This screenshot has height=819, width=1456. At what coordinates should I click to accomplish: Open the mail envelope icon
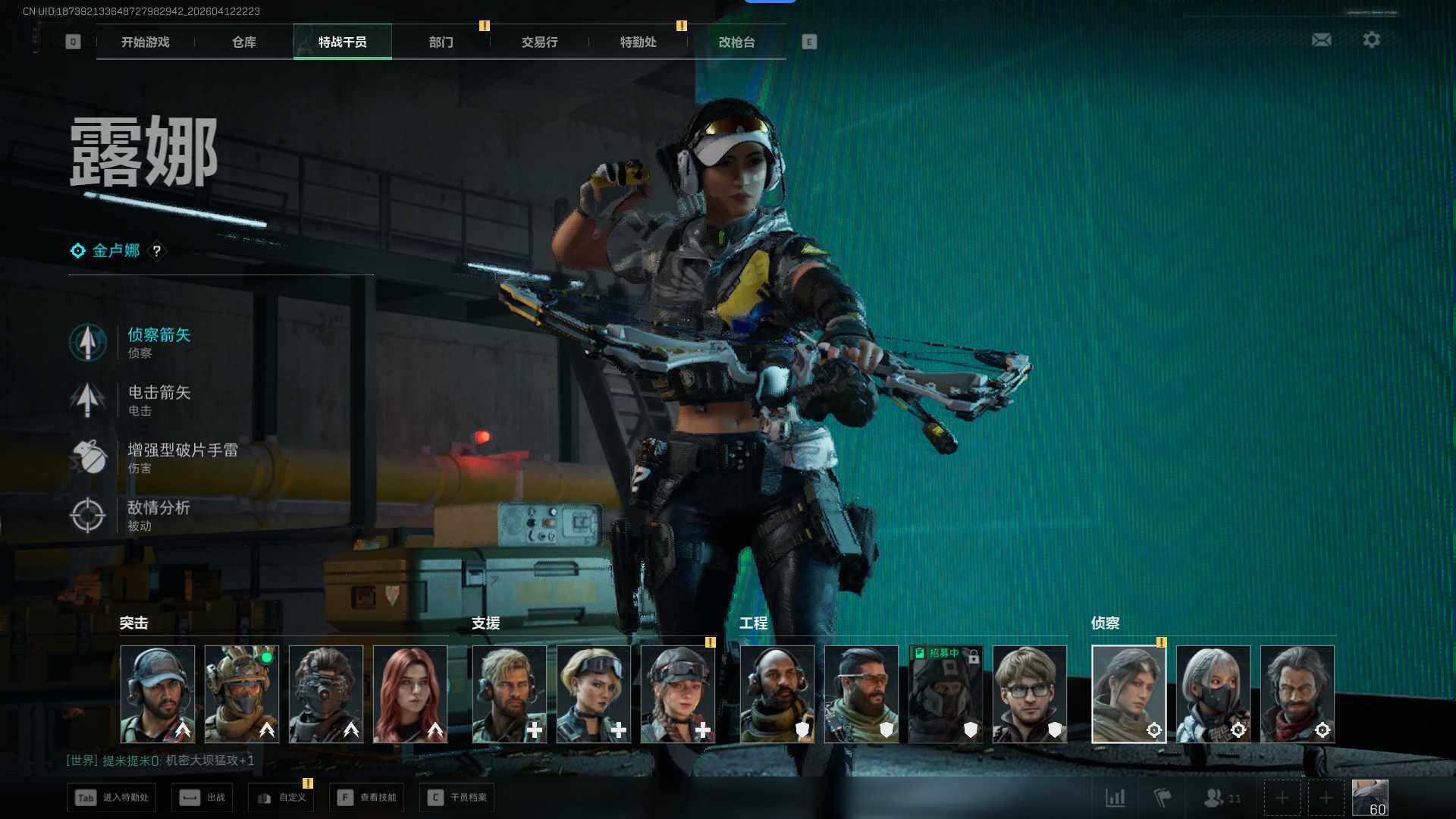[1321, 39]
